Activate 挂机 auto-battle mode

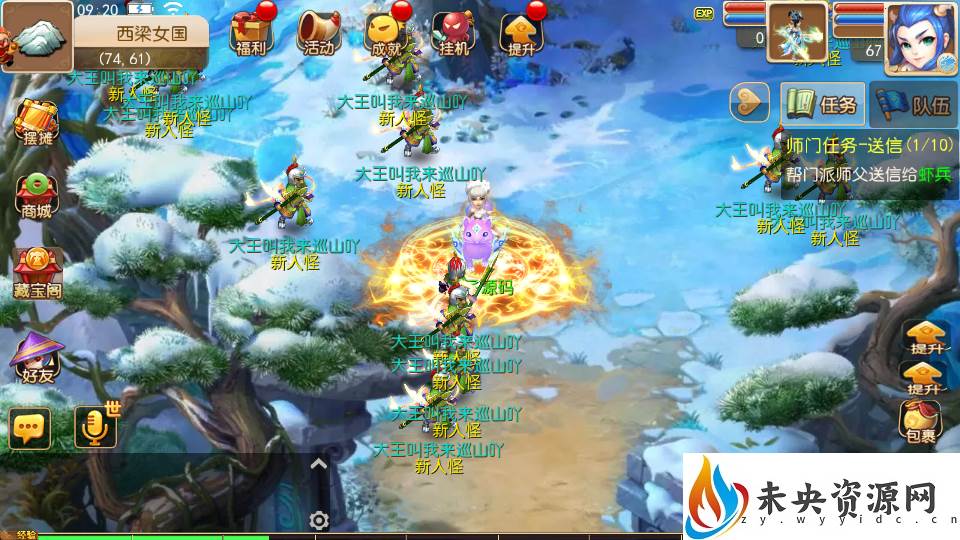tap(453, 34)
